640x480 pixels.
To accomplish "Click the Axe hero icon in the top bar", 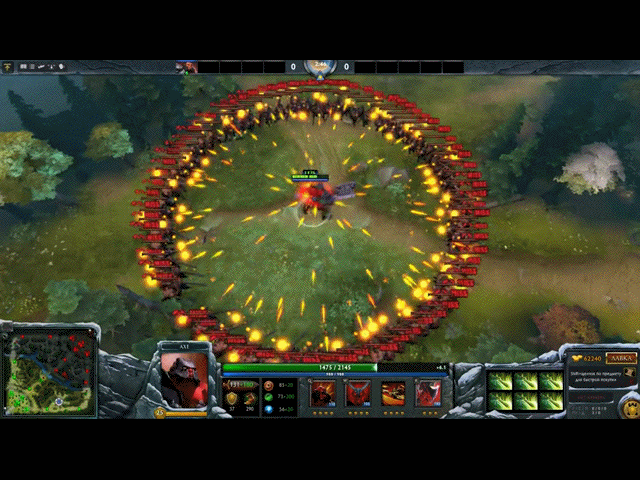I will pyautogui.click(x=186, y=67).
